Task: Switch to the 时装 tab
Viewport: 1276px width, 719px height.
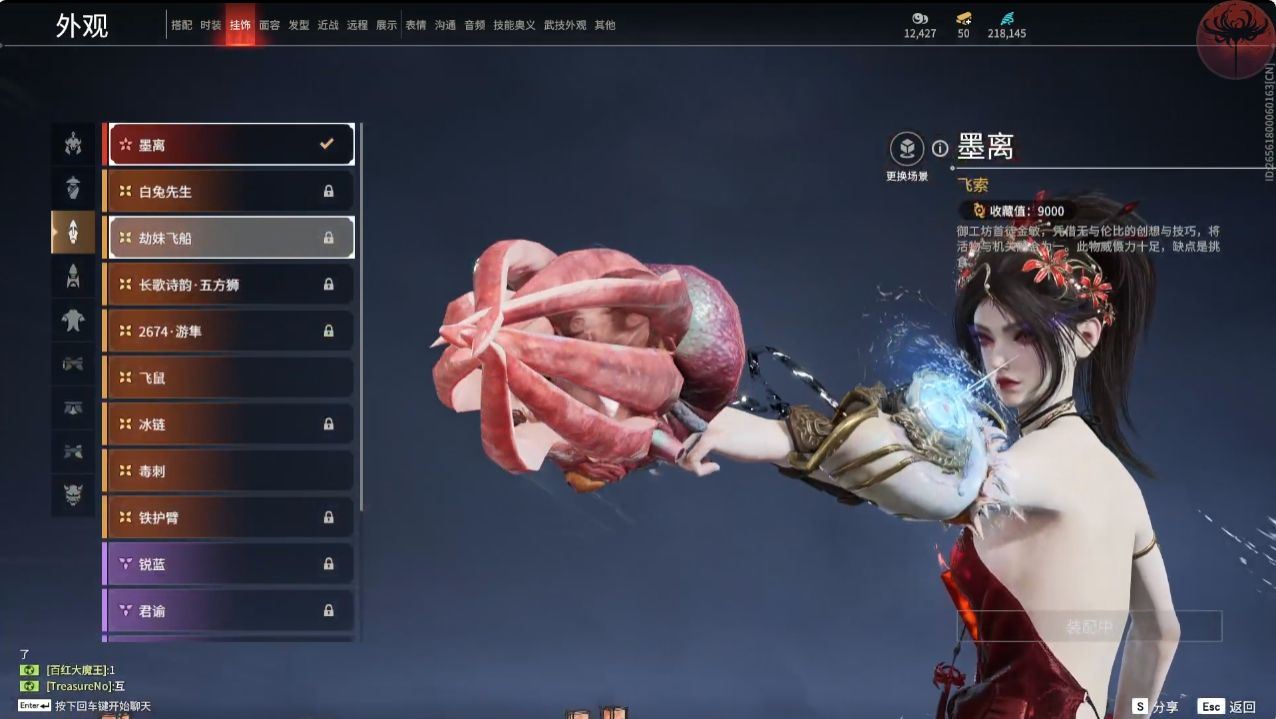Action: click(x=211, y=25)
